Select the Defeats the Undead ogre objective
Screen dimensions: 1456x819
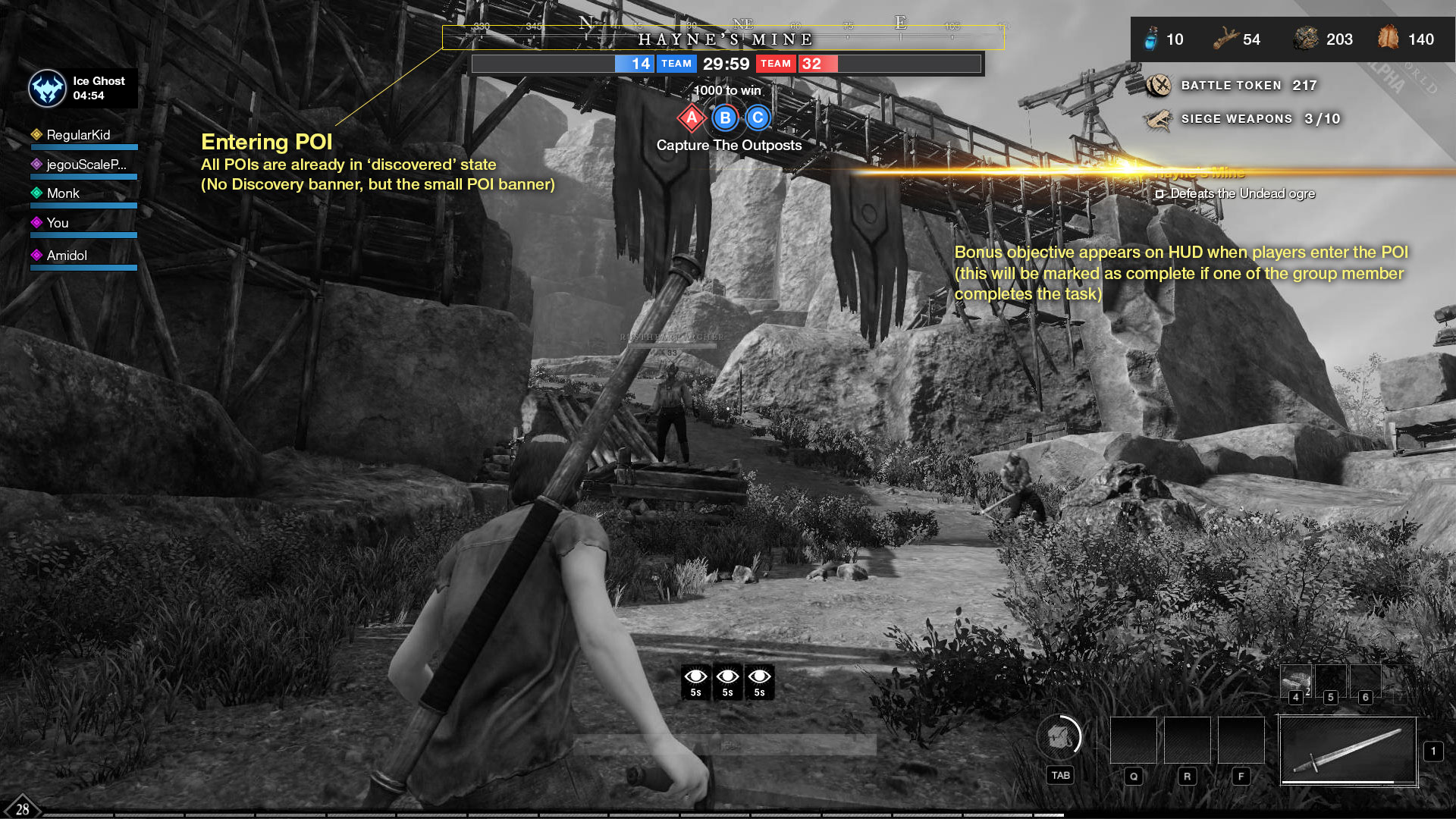[x=1242, y=194]
